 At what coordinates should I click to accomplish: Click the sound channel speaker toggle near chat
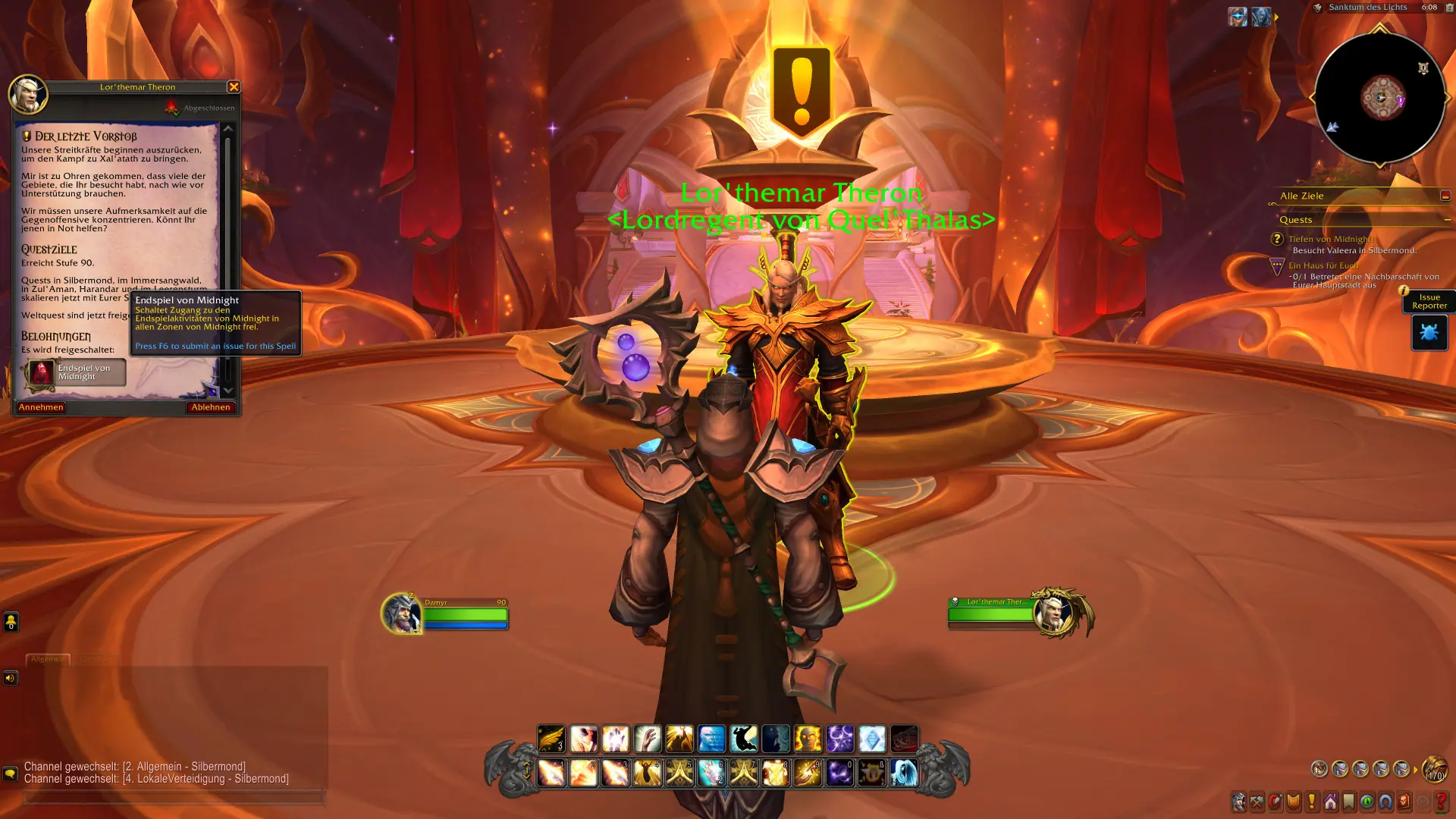click(x=10, y=677)
